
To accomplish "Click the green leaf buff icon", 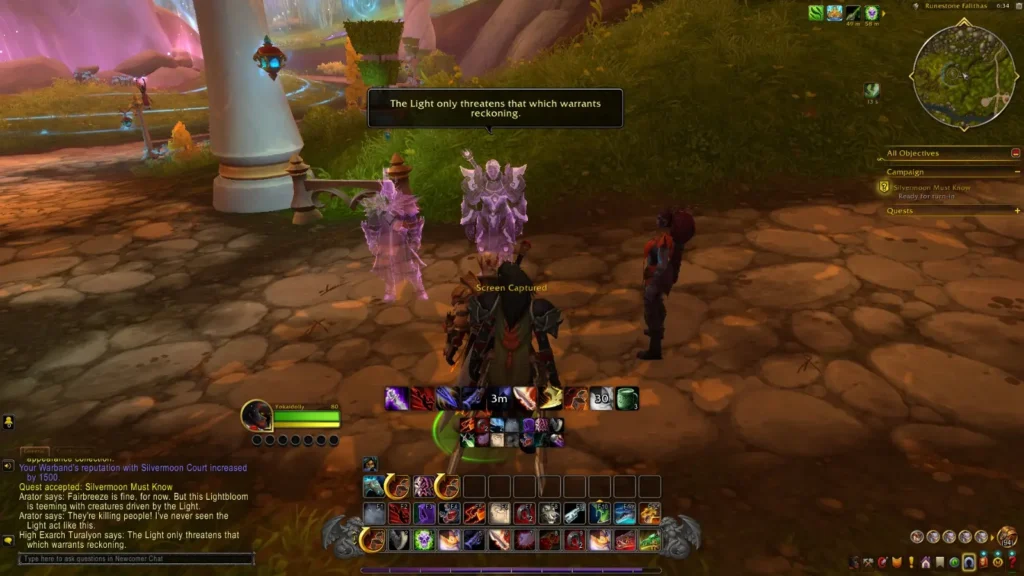I will pos(816,13).
